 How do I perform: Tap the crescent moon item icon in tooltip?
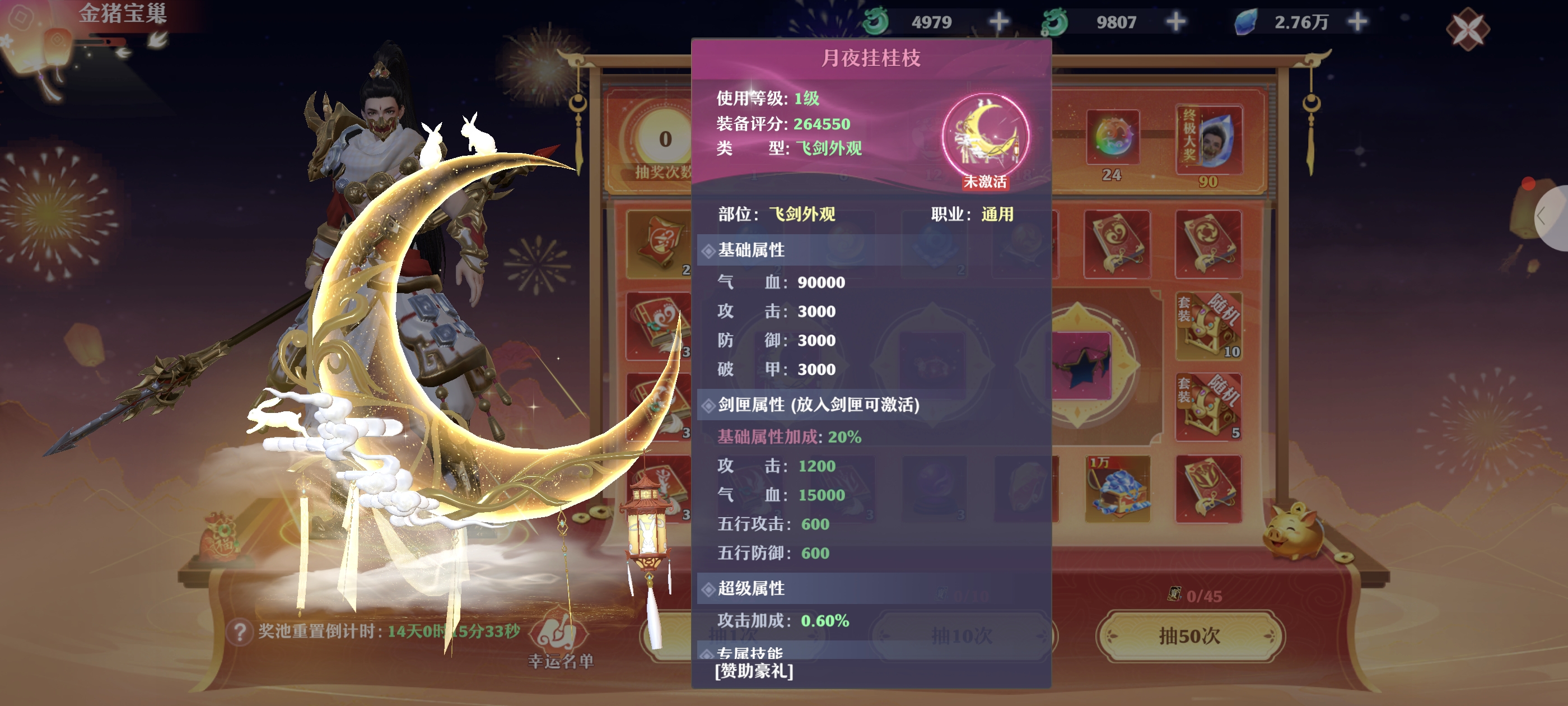(x=985, y=135)
